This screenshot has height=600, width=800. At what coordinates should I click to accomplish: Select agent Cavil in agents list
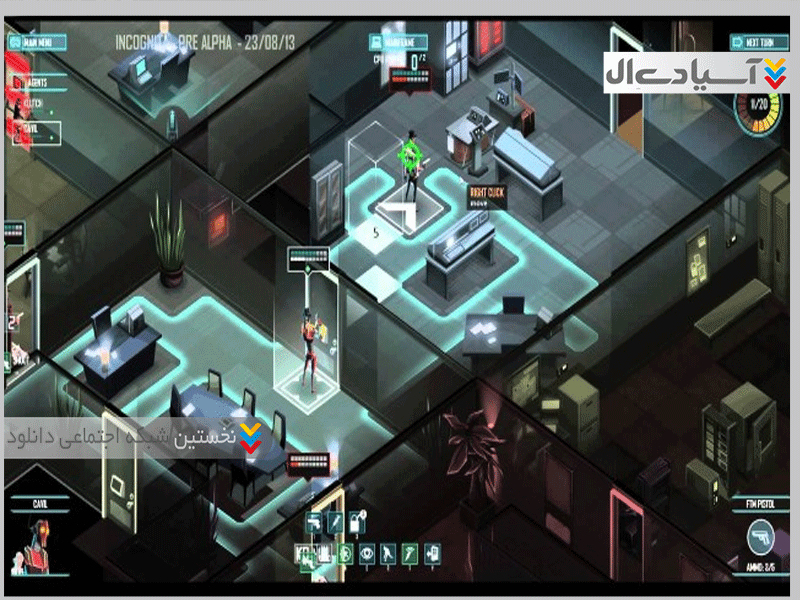tap(36, 128)
